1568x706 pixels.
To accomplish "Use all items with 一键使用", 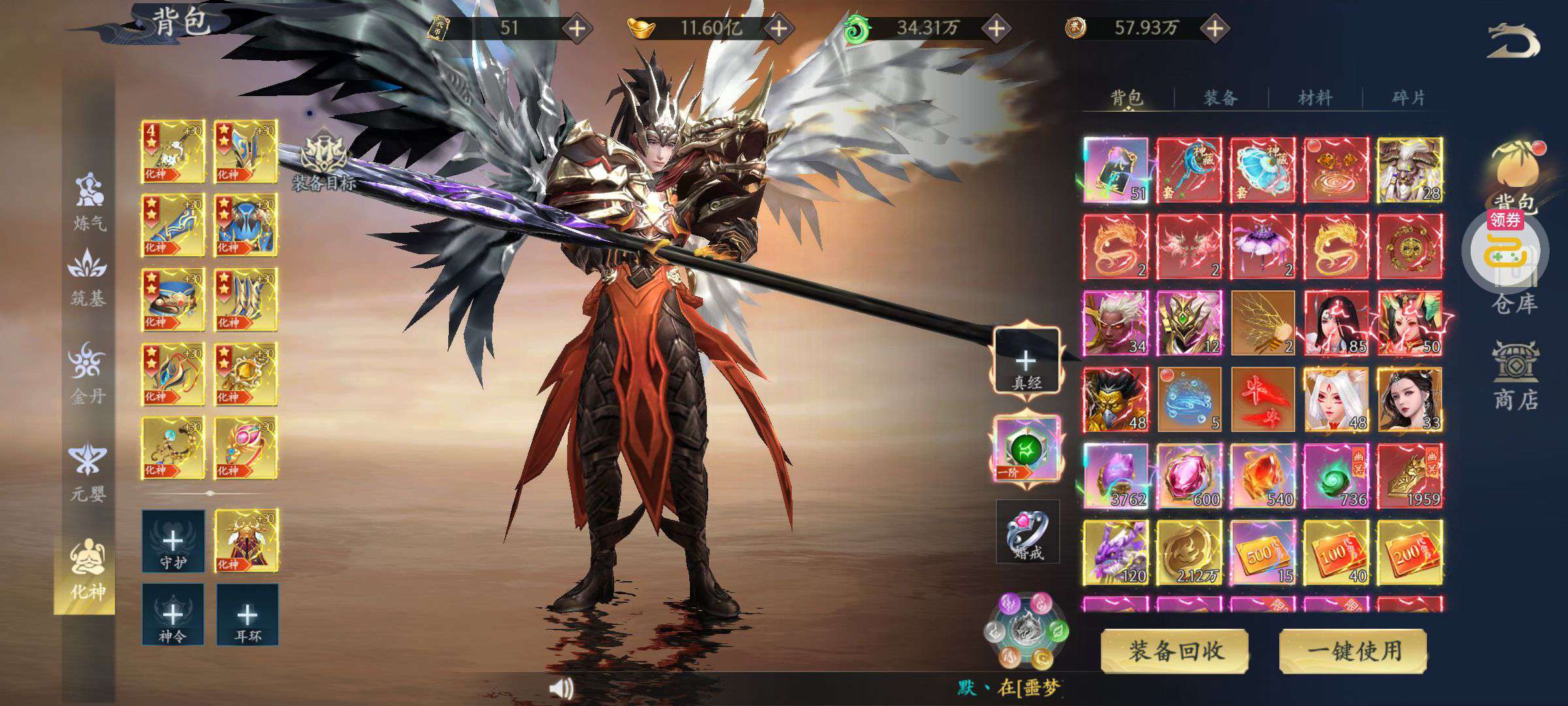I will tap(1353, 651).
